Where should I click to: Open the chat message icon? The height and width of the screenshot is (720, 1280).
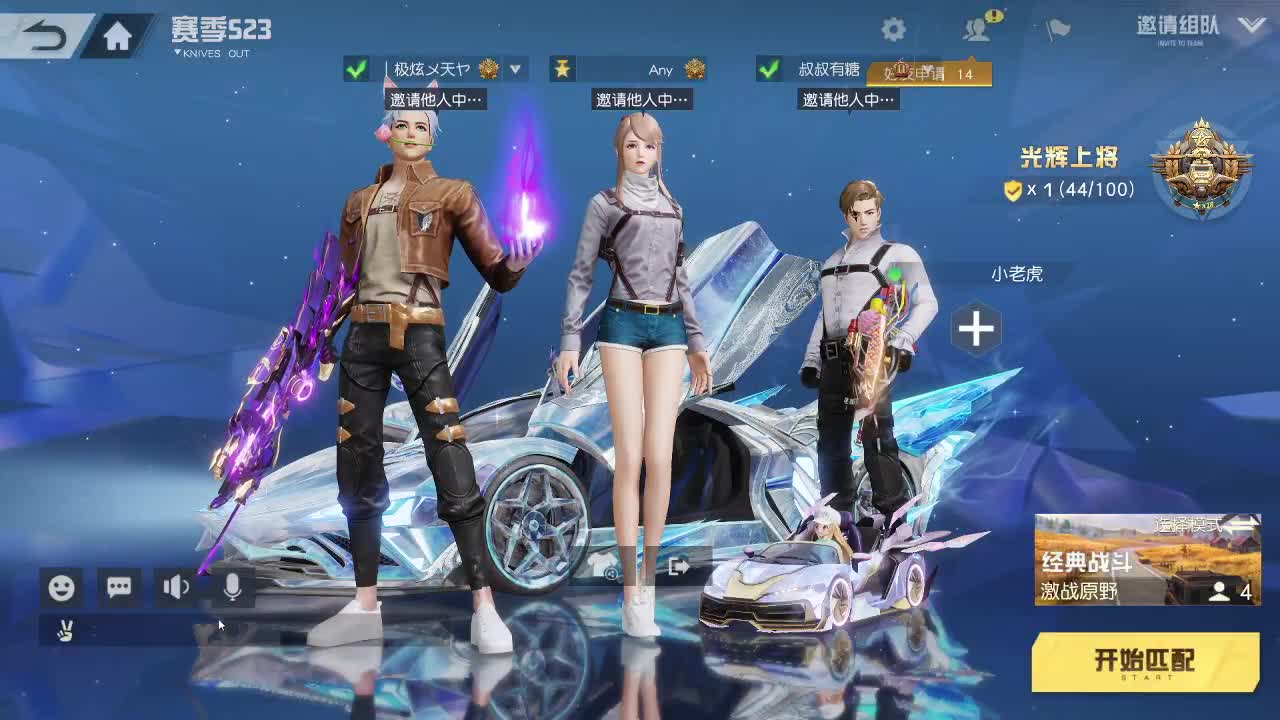tap(118, 588)
